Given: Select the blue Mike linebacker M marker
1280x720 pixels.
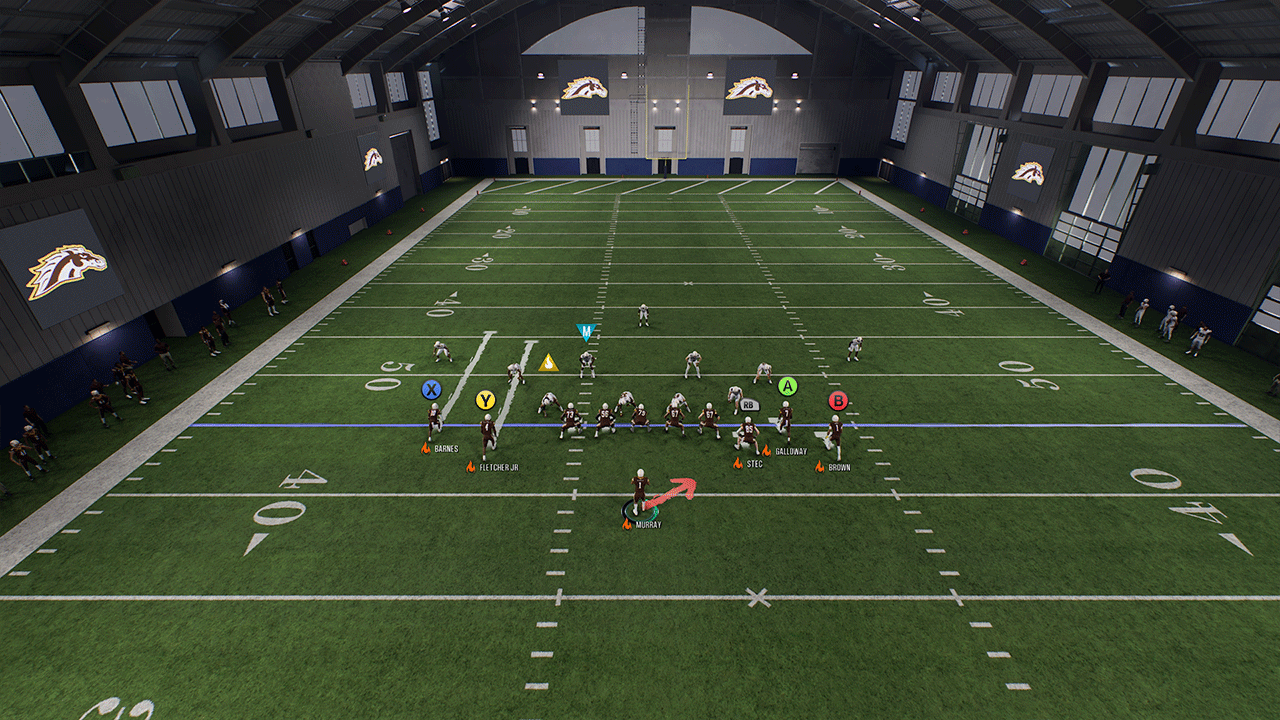Looking at the screenshot, I should [587, 331].
